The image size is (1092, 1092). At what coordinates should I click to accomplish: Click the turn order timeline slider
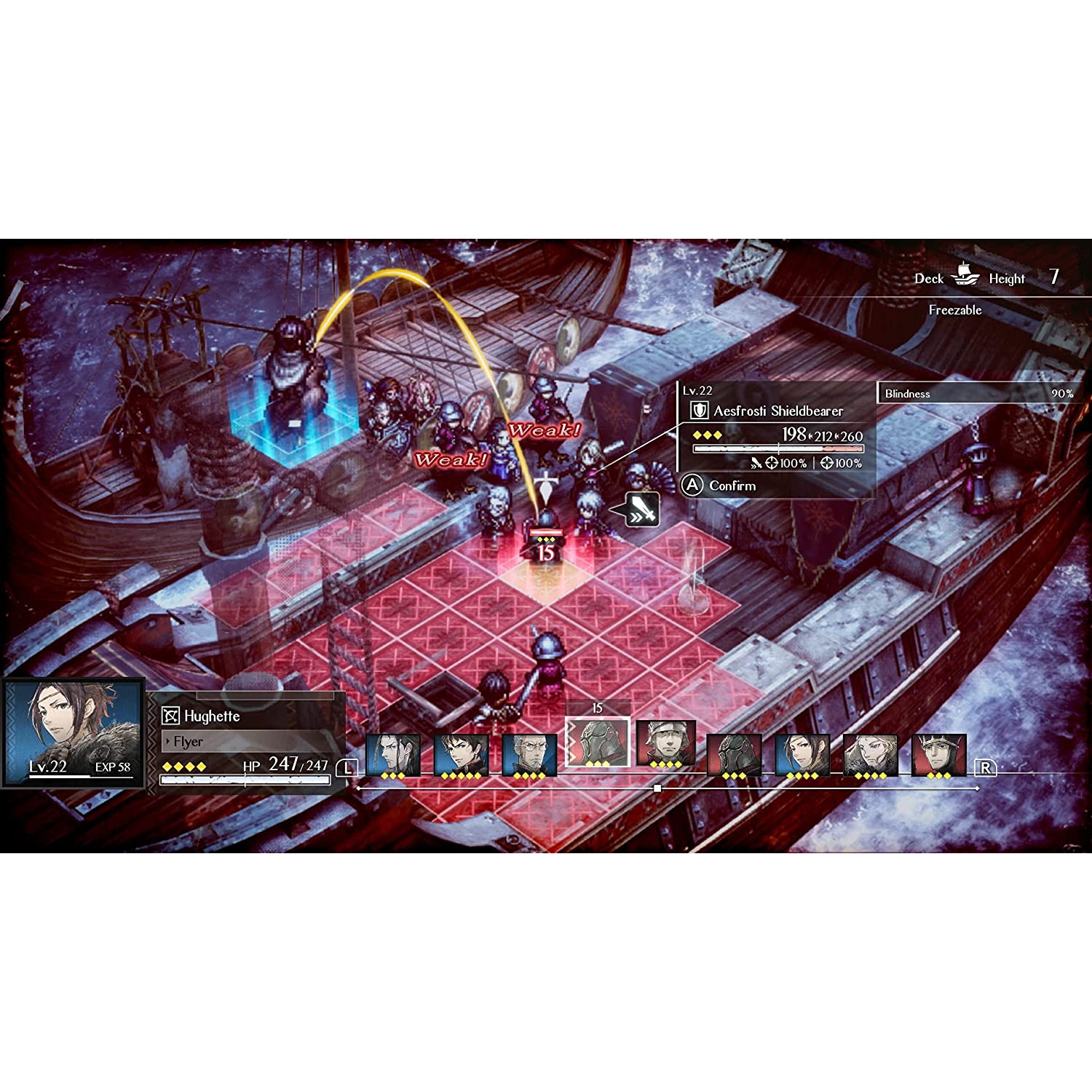tap(659, 787)
